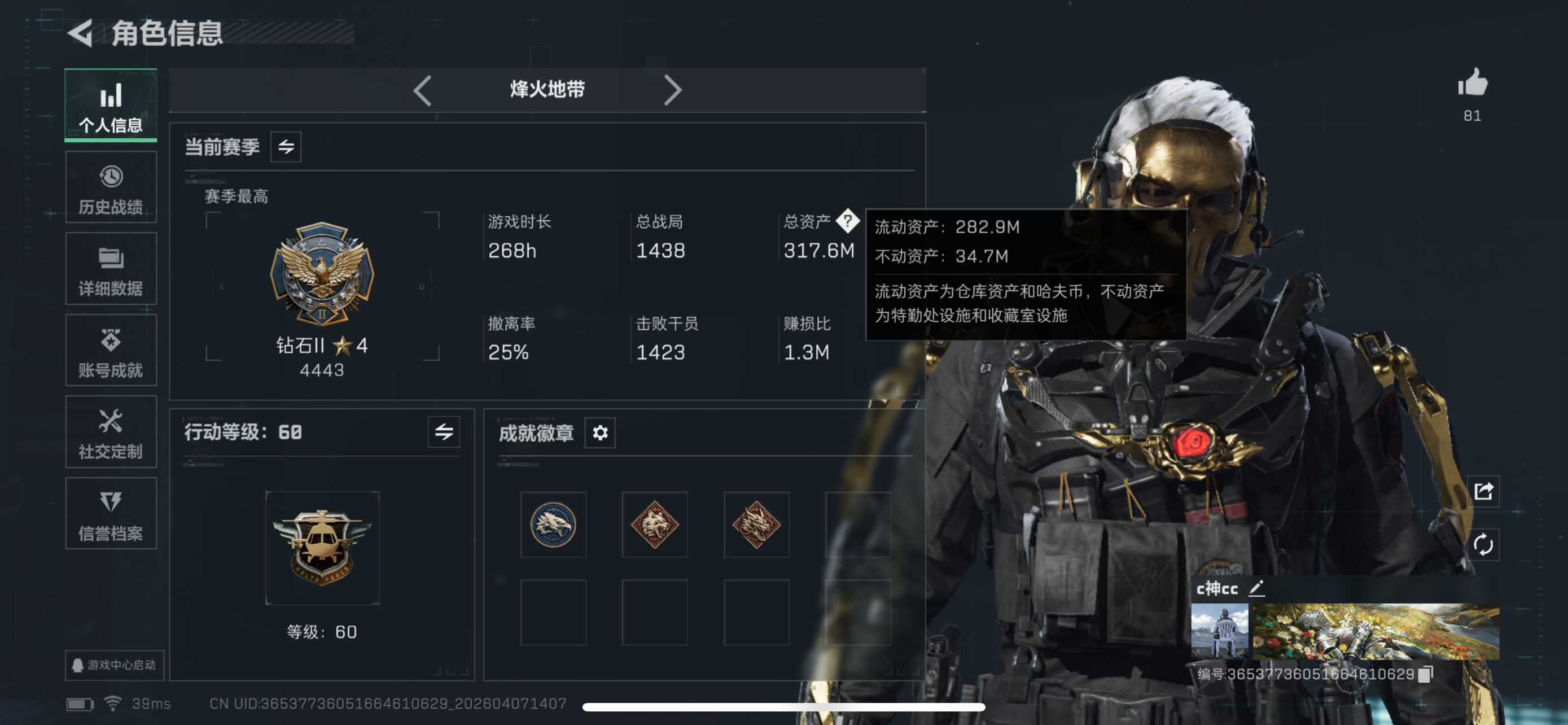Screen dimensions: 1568x725
Task: Open 账号成就 achievements
Action: [x=111, y=350]
